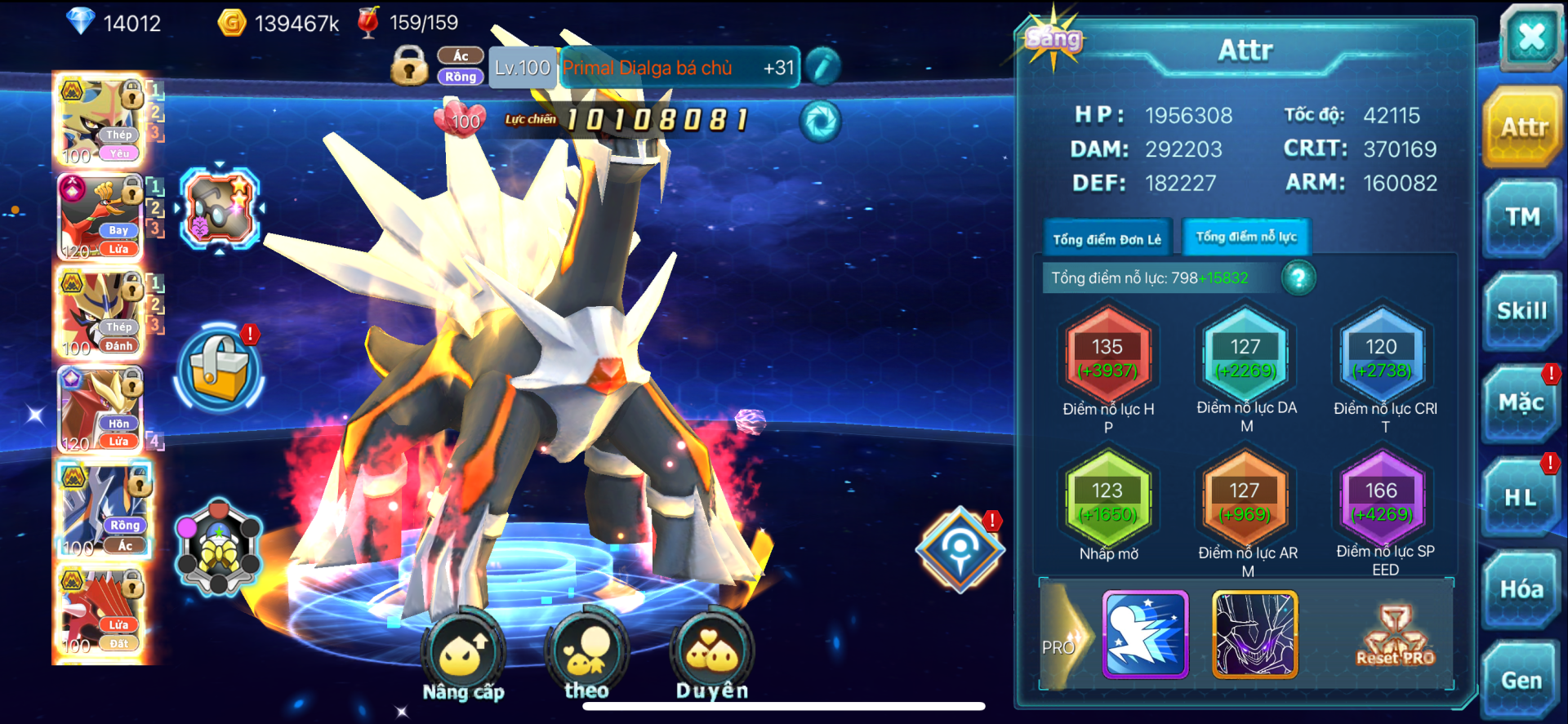Select the blue dash PRO skill icon
Viewport: 1568px width, 724px height.
pos(1145,635)
